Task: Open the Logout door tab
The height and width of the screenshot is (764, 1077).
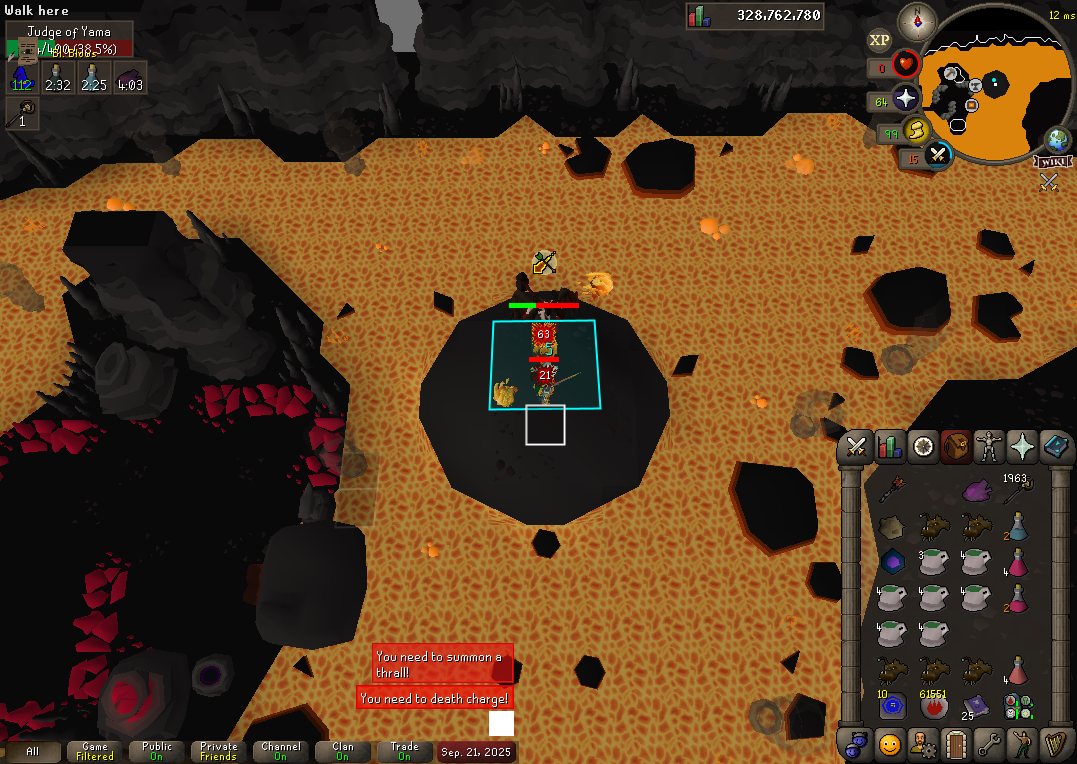Action: 956,744
